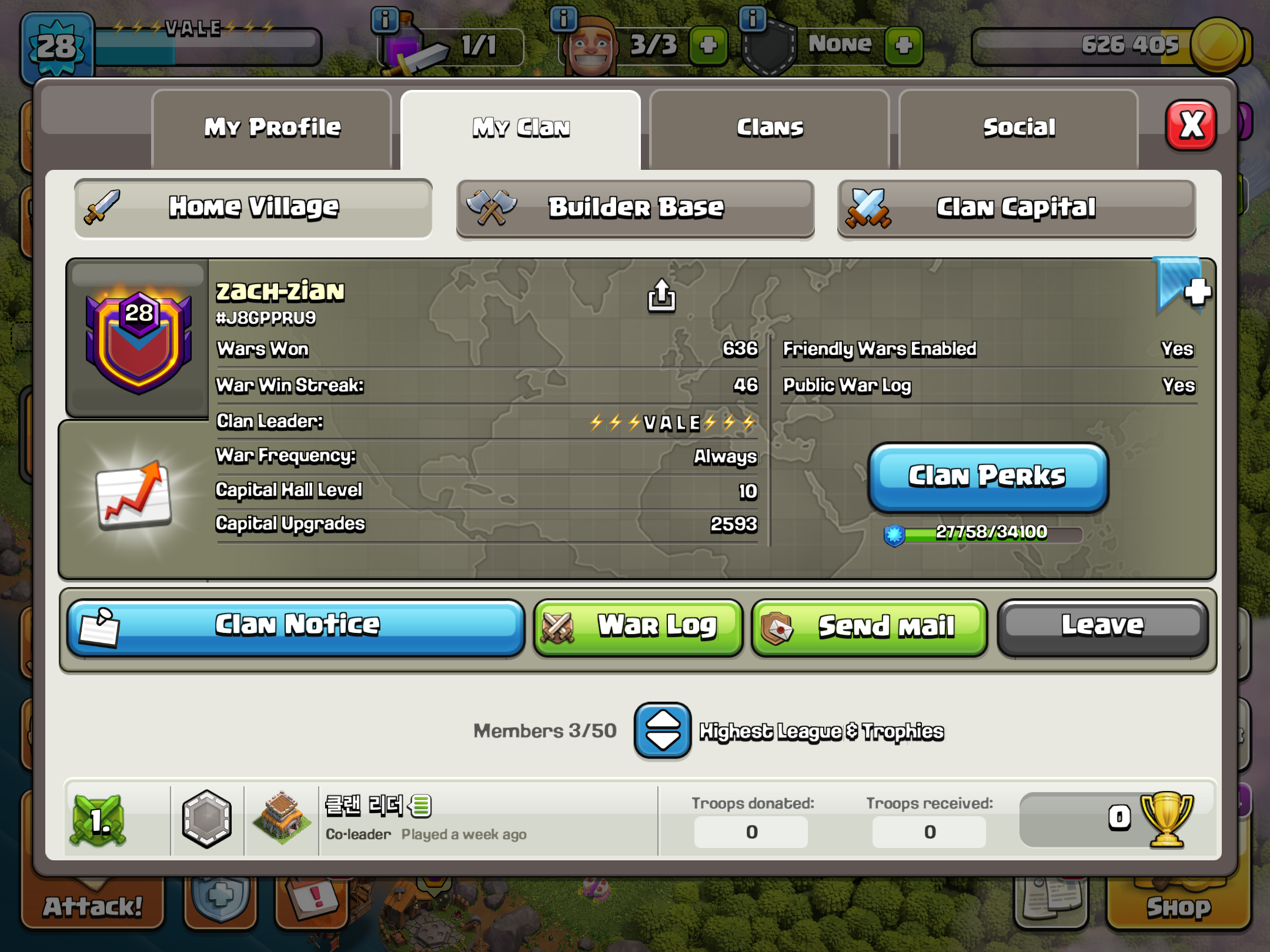Show Home Village clan stats
Image resolution: width=1270 pixels, height=952 pixels.
coord(253,208)
